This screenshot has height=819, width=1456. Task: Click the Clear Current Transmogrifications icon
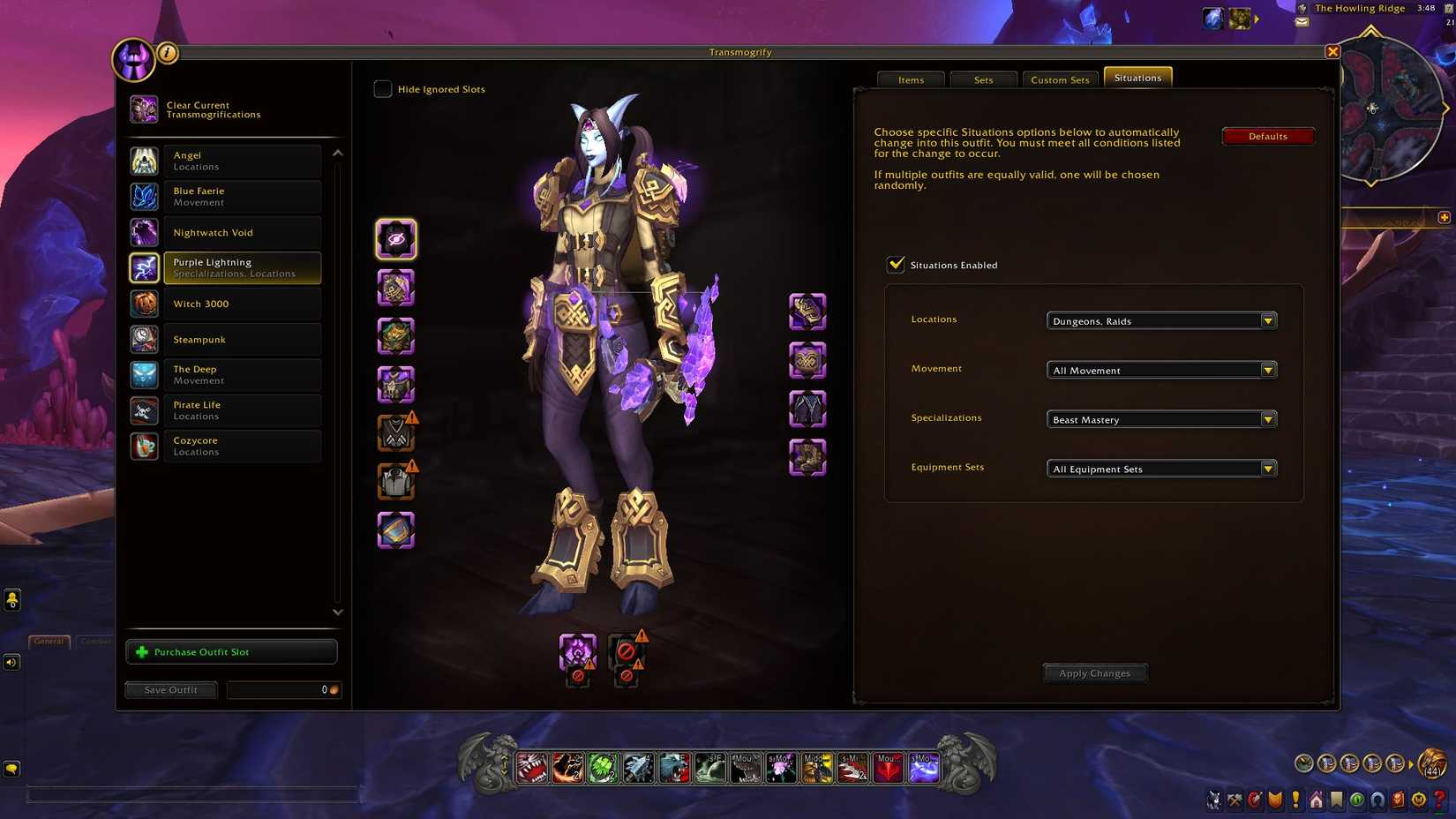[x=144, y=109]
